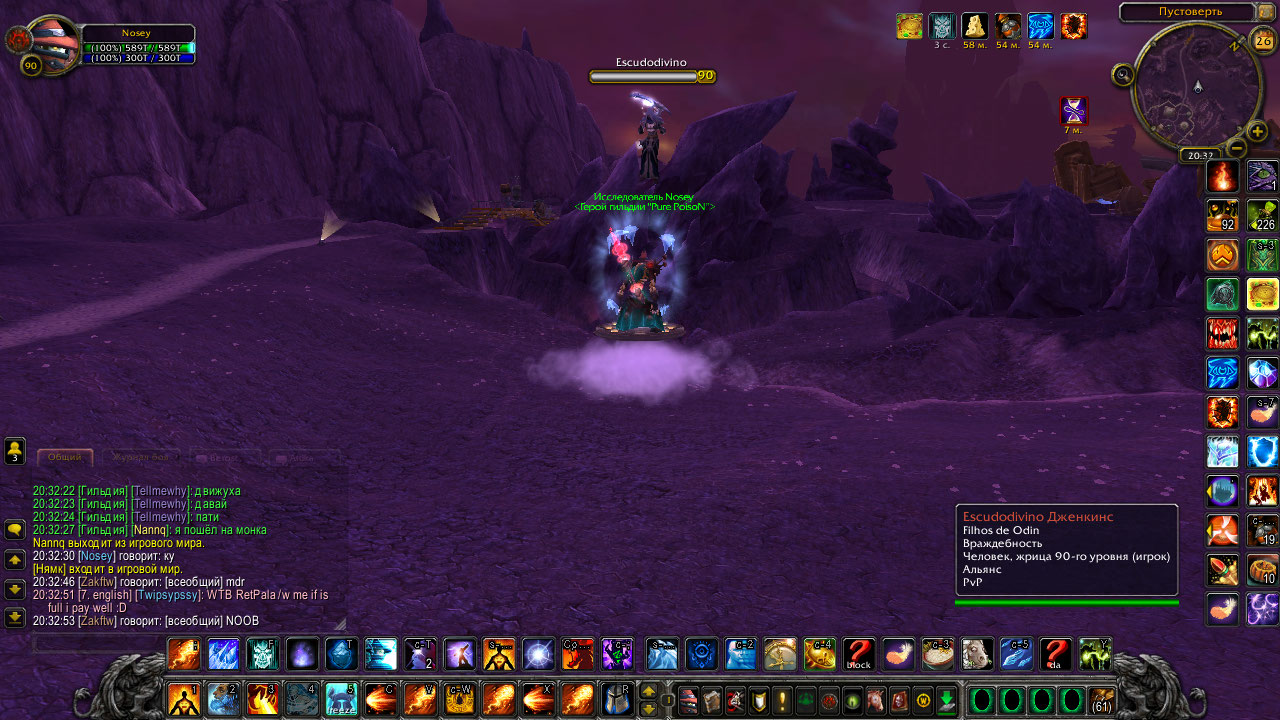Switch to the Общий chat tab
The image size is (1280, 720).
(x=65, y=457)
